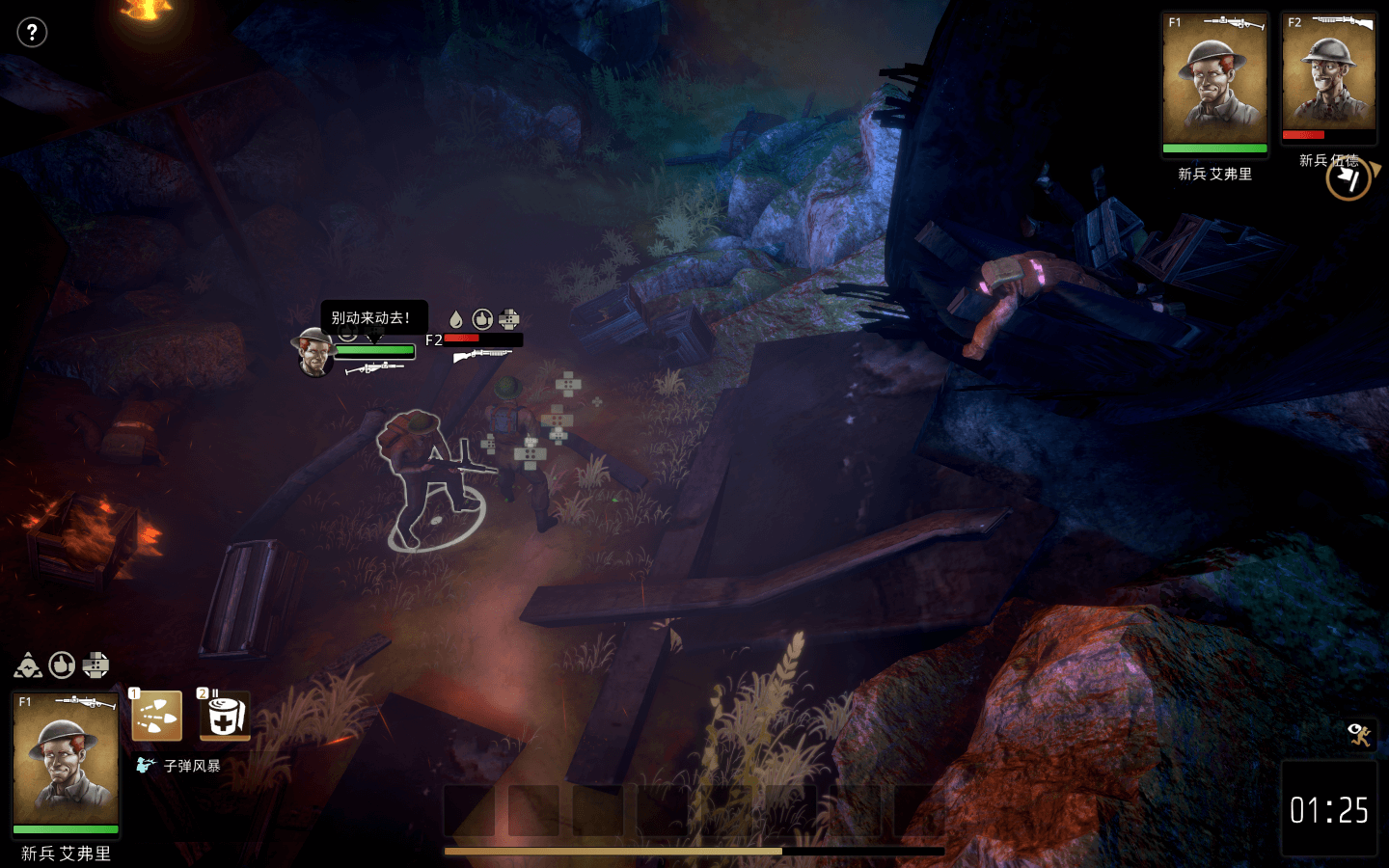Open the question mark help button
1389x868 pixels.
(x=32, y=33)
